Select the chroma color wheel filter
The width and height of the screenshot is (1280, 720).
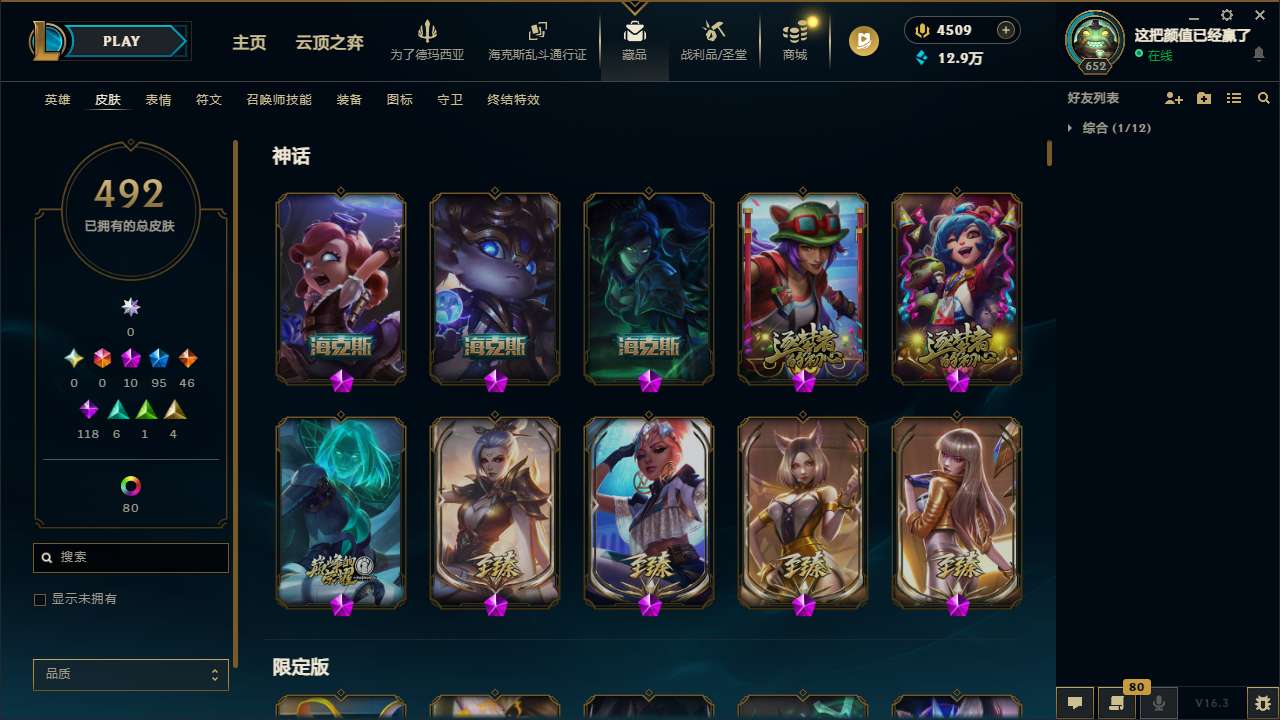coord(130,484)
